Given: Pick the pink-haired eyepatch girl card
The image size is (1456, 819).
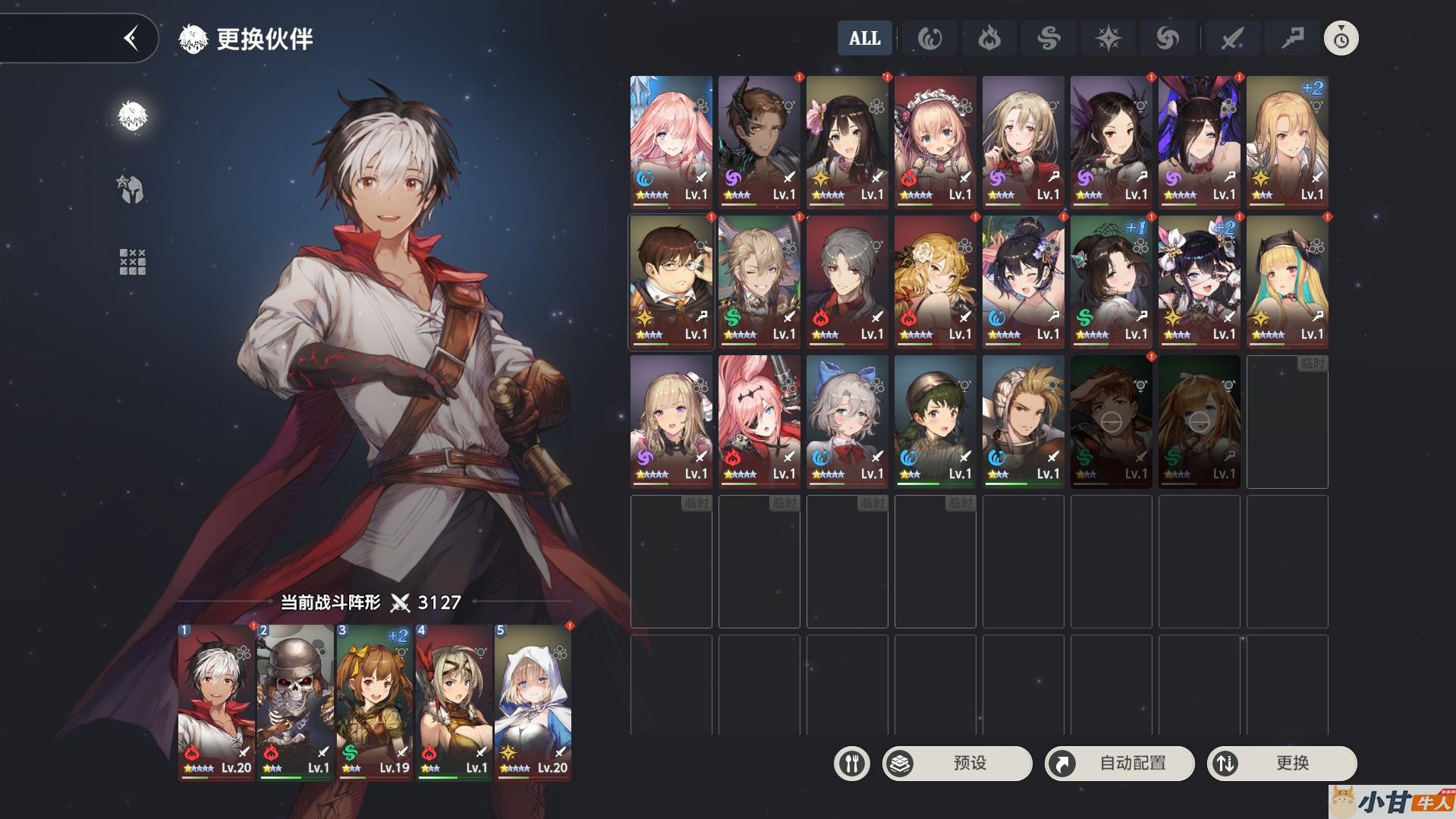Looking at the screenshot, I should click(759, 421).
